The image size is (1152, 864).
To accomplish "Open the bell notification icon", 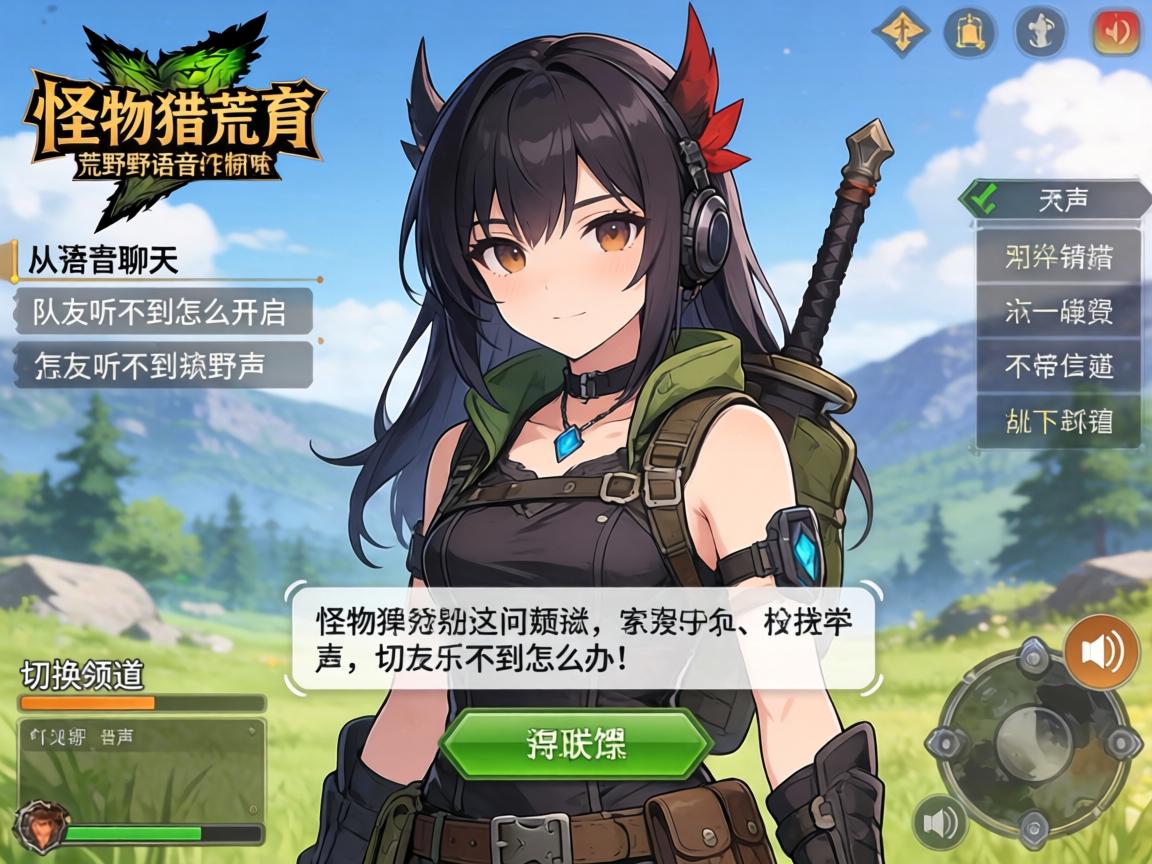I will pos(970,33).
